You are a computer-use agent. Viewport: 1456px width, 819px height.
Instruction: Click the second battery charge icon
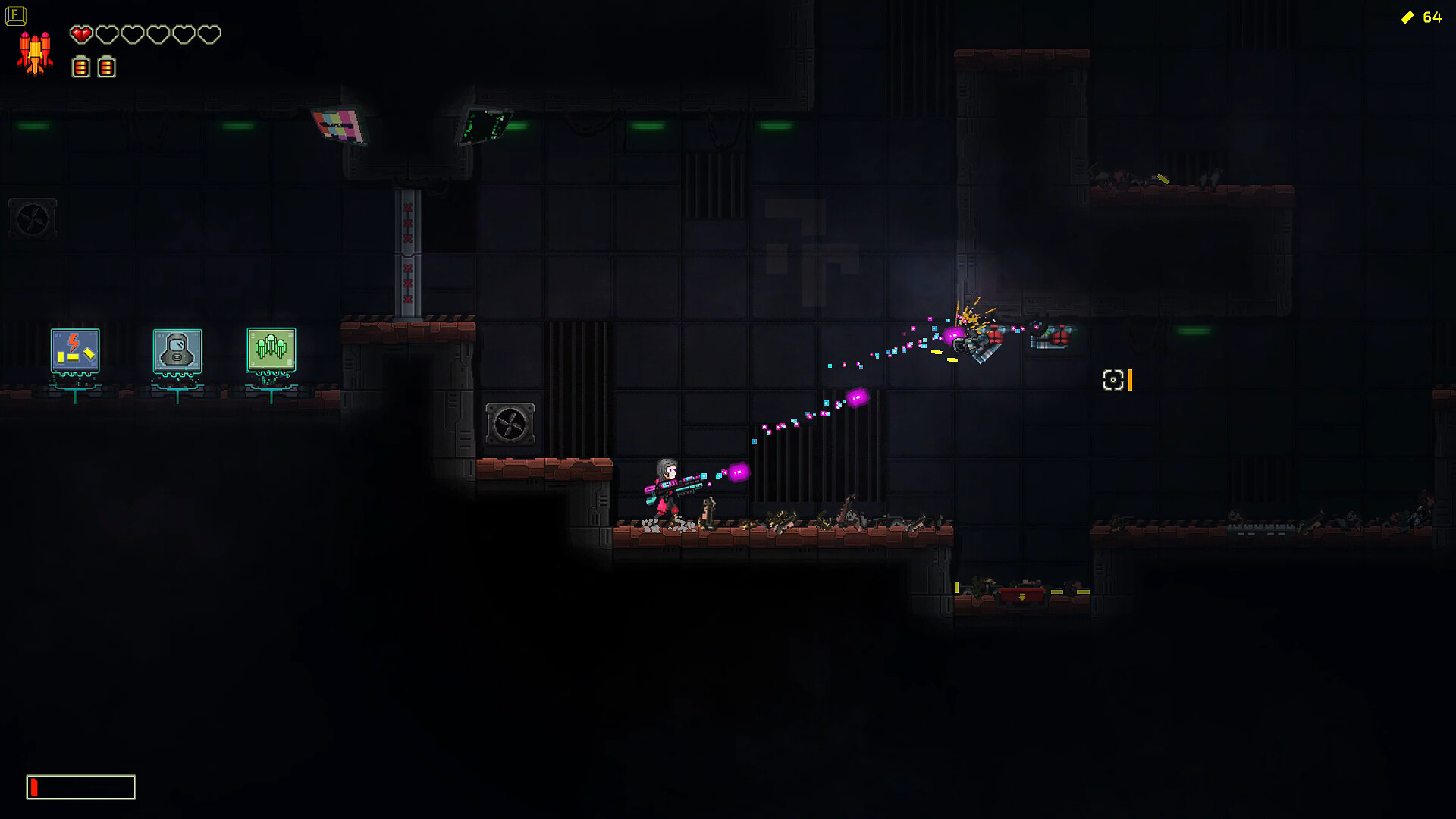106,67
